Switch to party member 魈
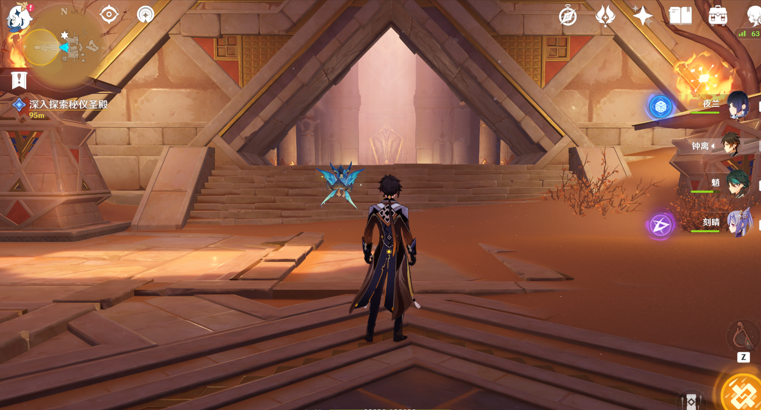This screenshot has width=761, height=410. point(737,184)
